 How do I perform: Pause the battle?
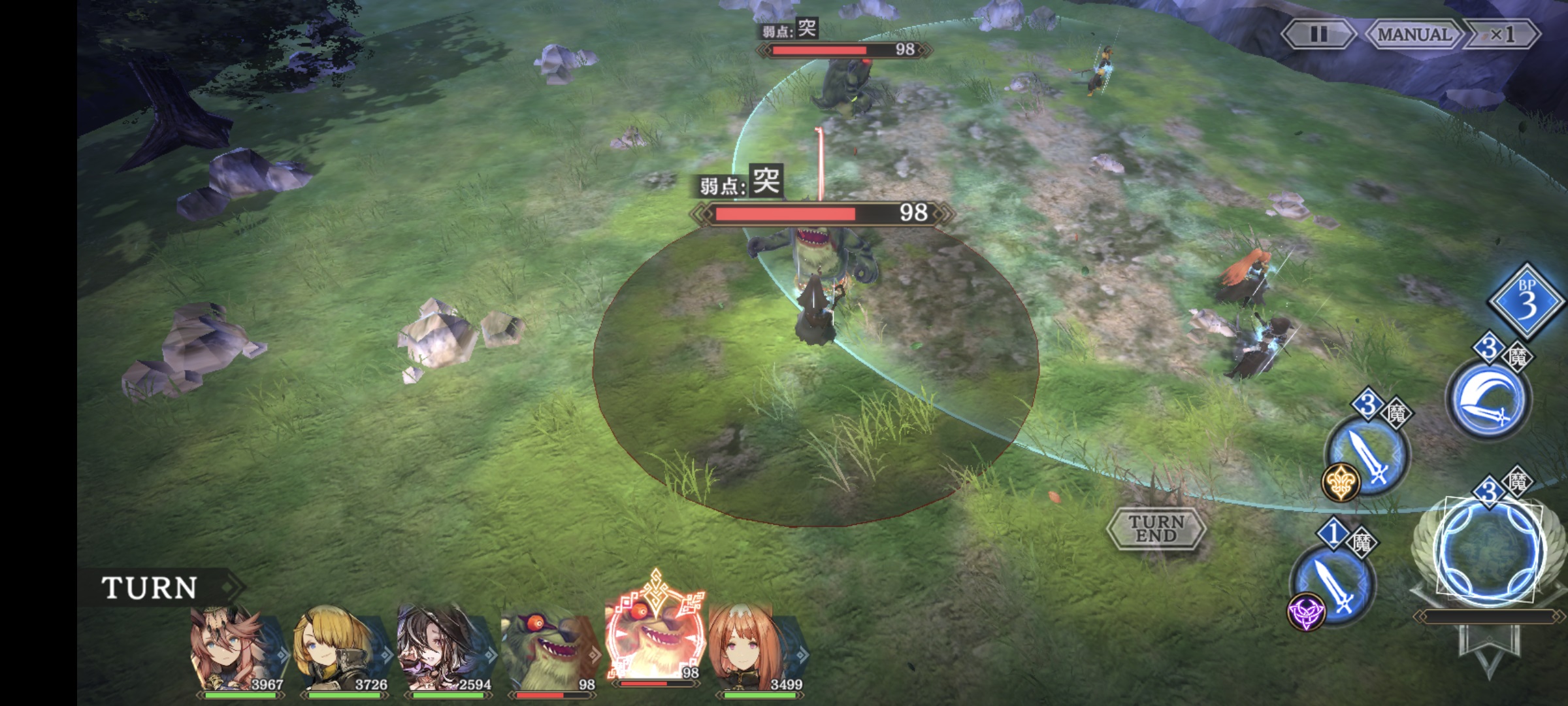tap(1318, 34)
